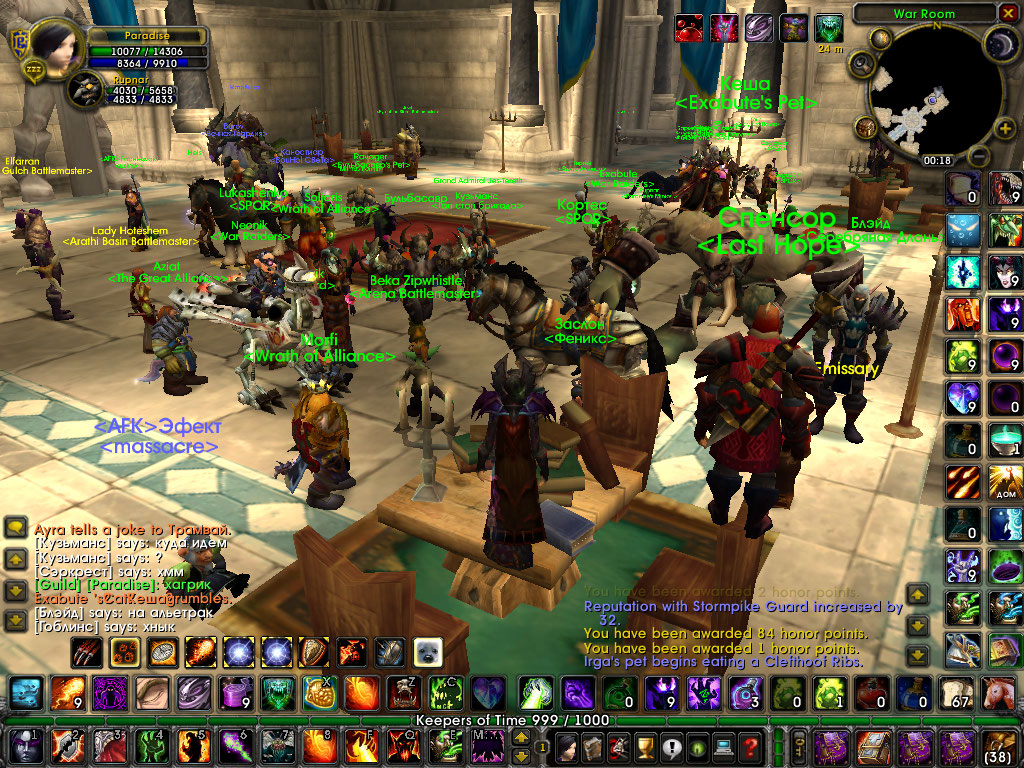This screenshot has height=768, width=1024.
Task: Open the tracking magnifier button on the minimap
Action: tap(861, 66)
